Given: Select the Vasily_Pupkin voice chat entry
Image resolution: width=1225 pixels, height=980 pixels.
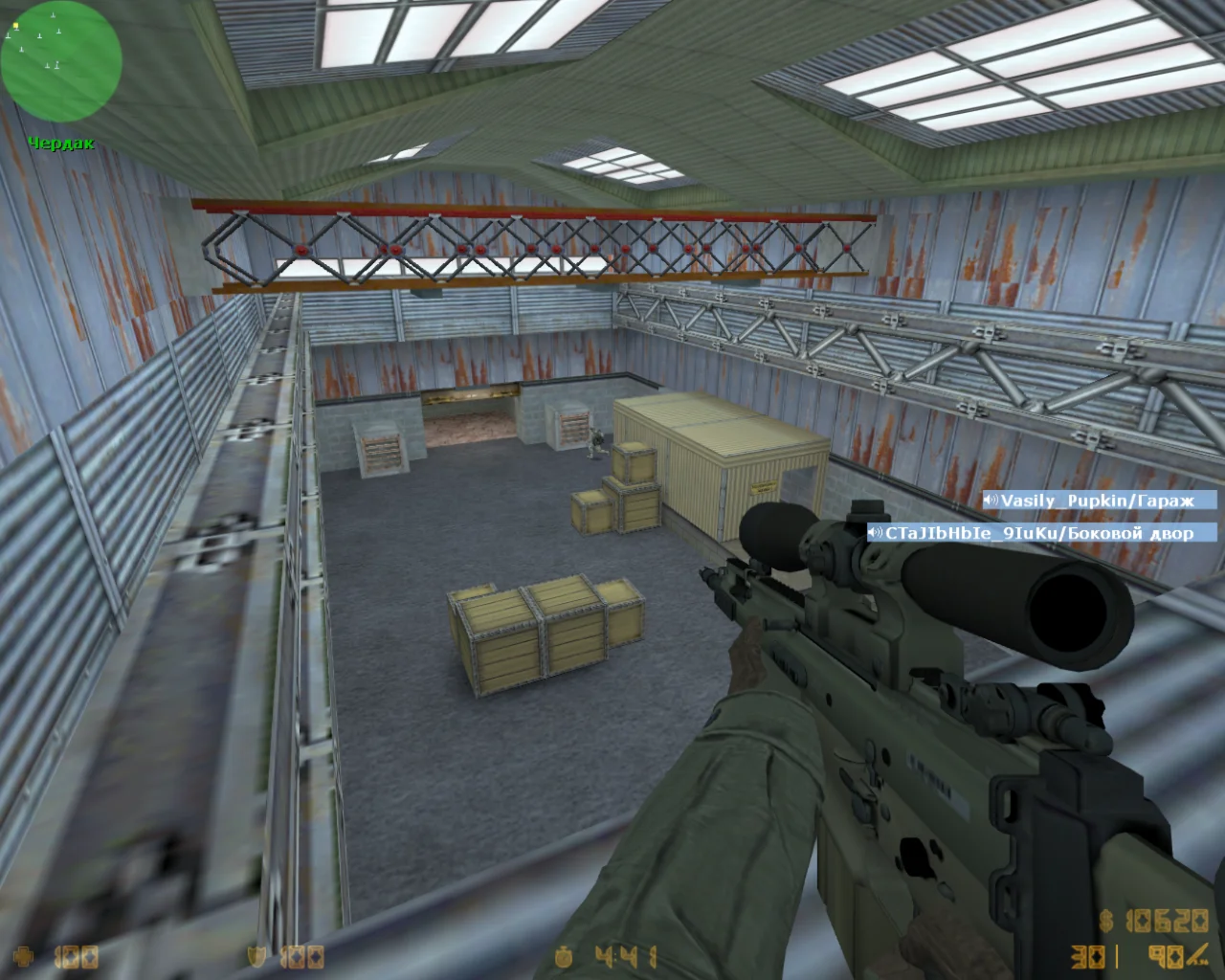Looking at the screenshot, I should coord(1100,501).
